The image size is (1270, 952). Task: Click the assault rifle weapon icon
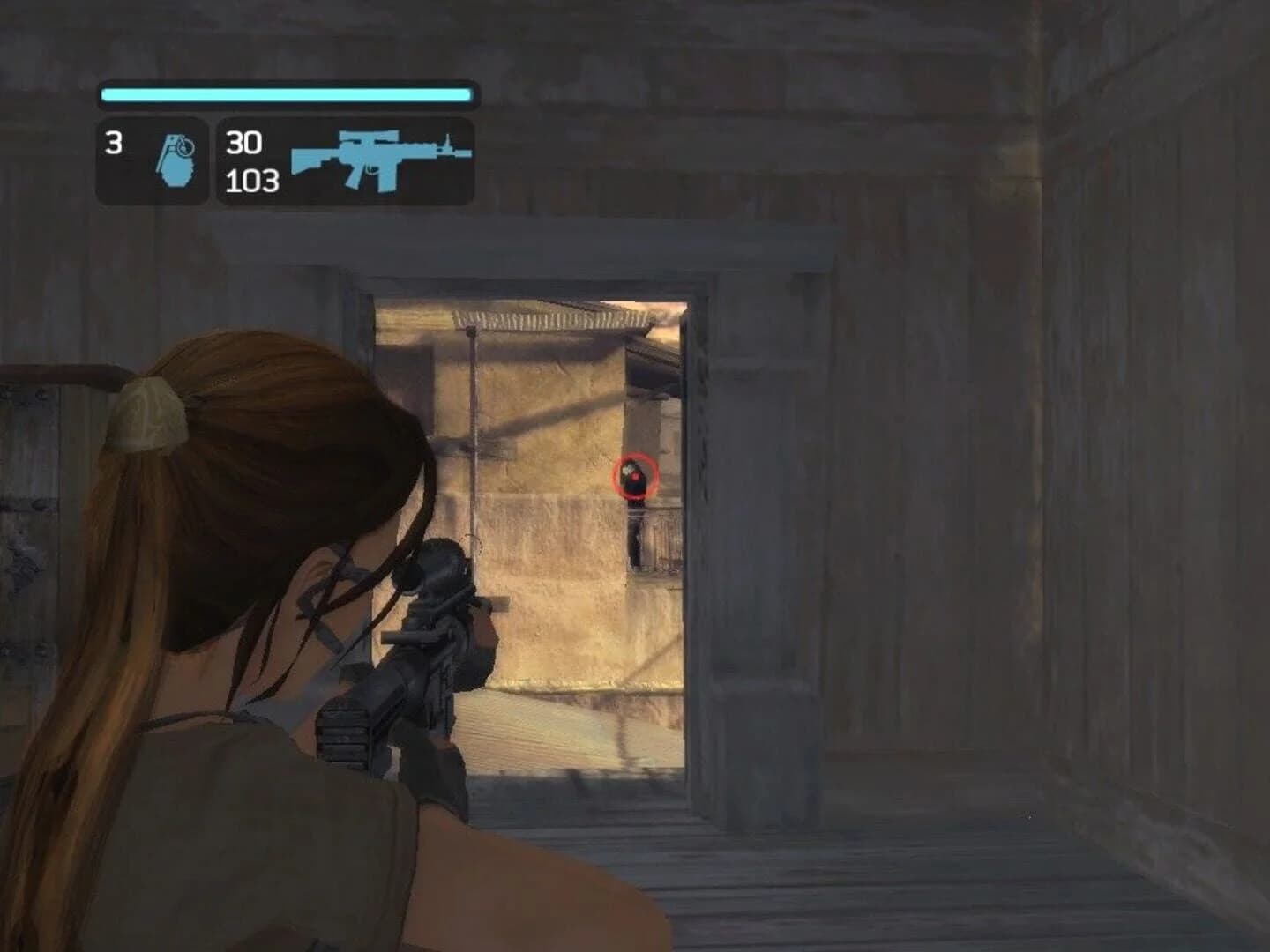pos(379,159)
